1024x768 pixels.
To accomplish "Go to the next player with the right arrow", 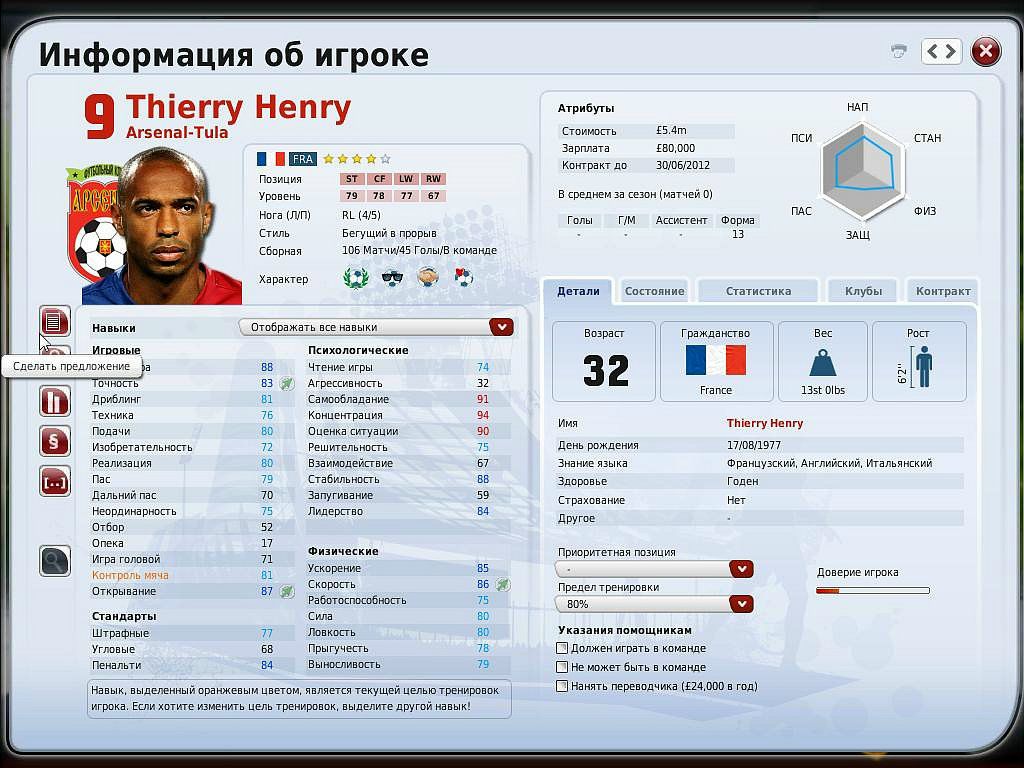I will pos(950,51).
